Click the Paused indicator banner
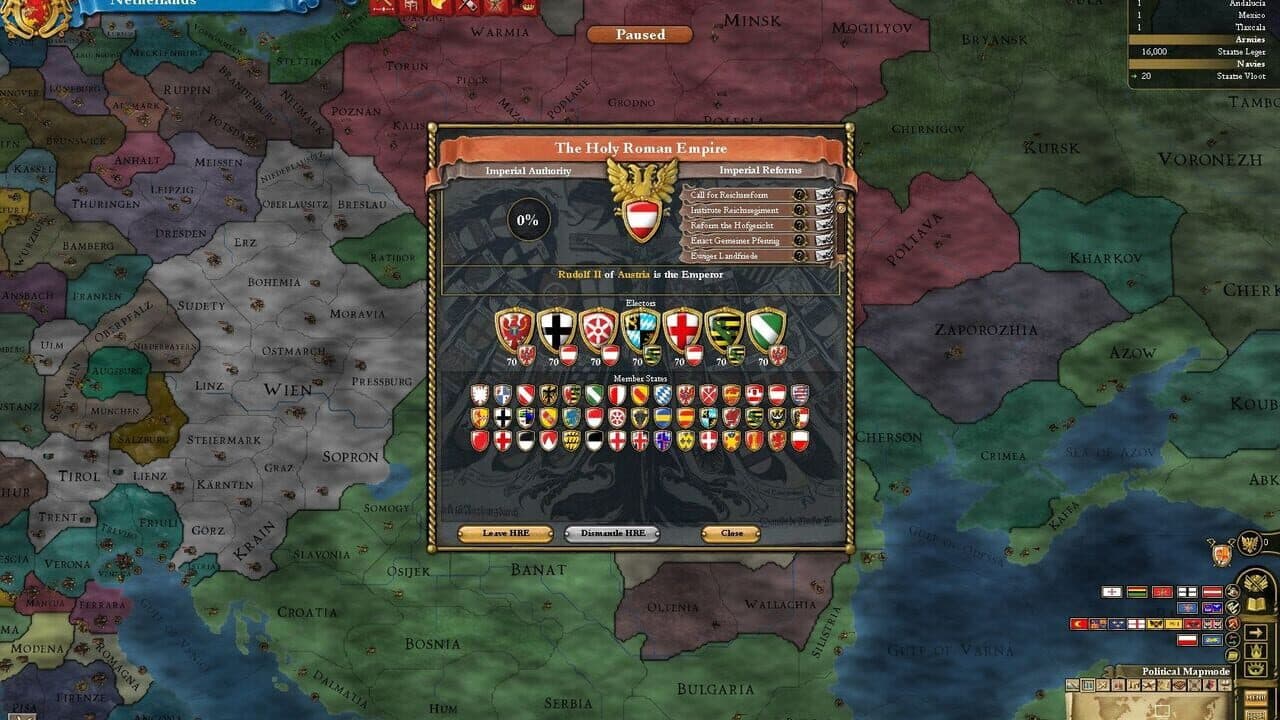This screenshot has height=720, width=1280. (639, 35)
